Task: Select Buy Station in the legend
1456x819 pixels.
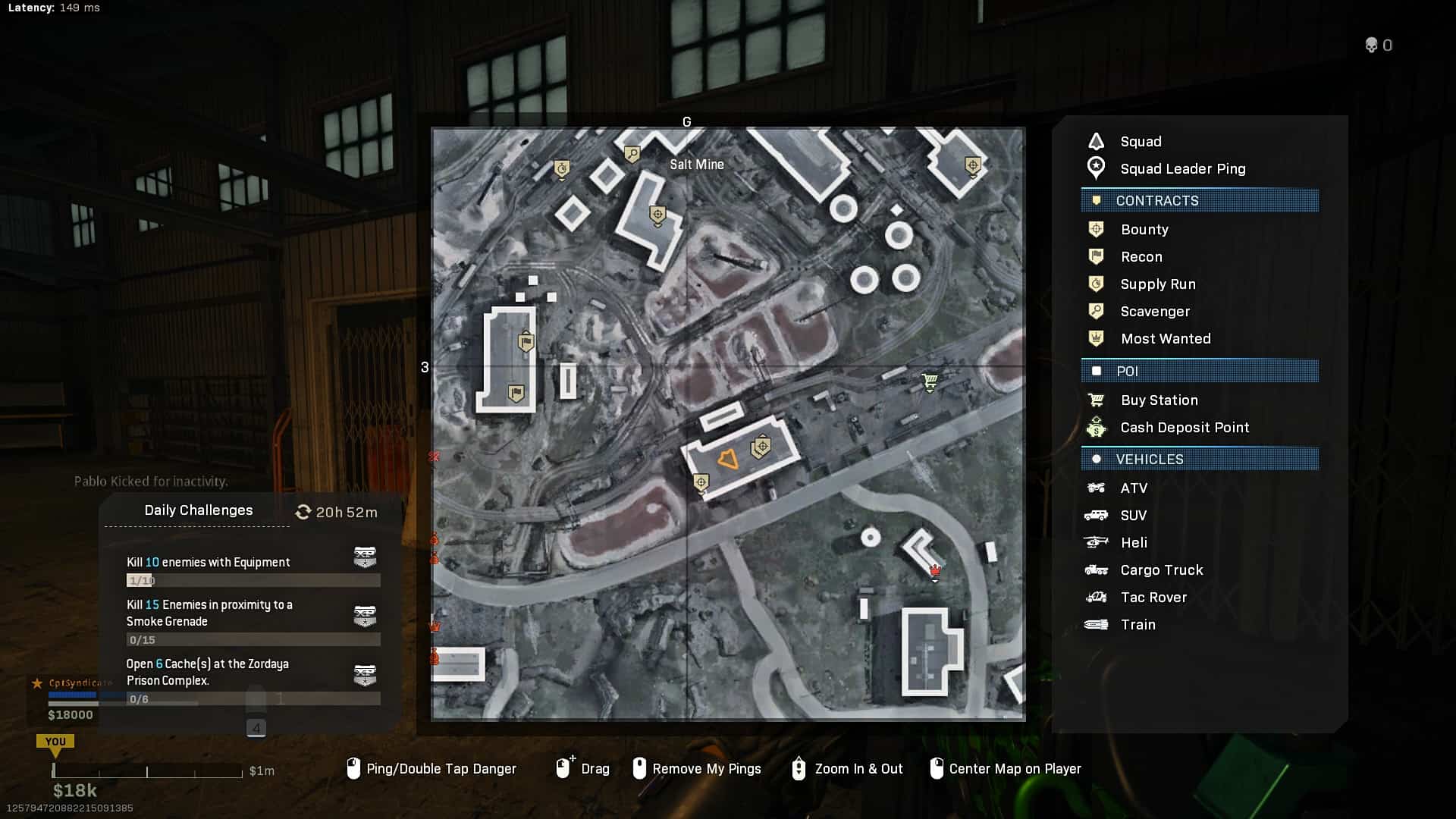Action: [1158, 400]
